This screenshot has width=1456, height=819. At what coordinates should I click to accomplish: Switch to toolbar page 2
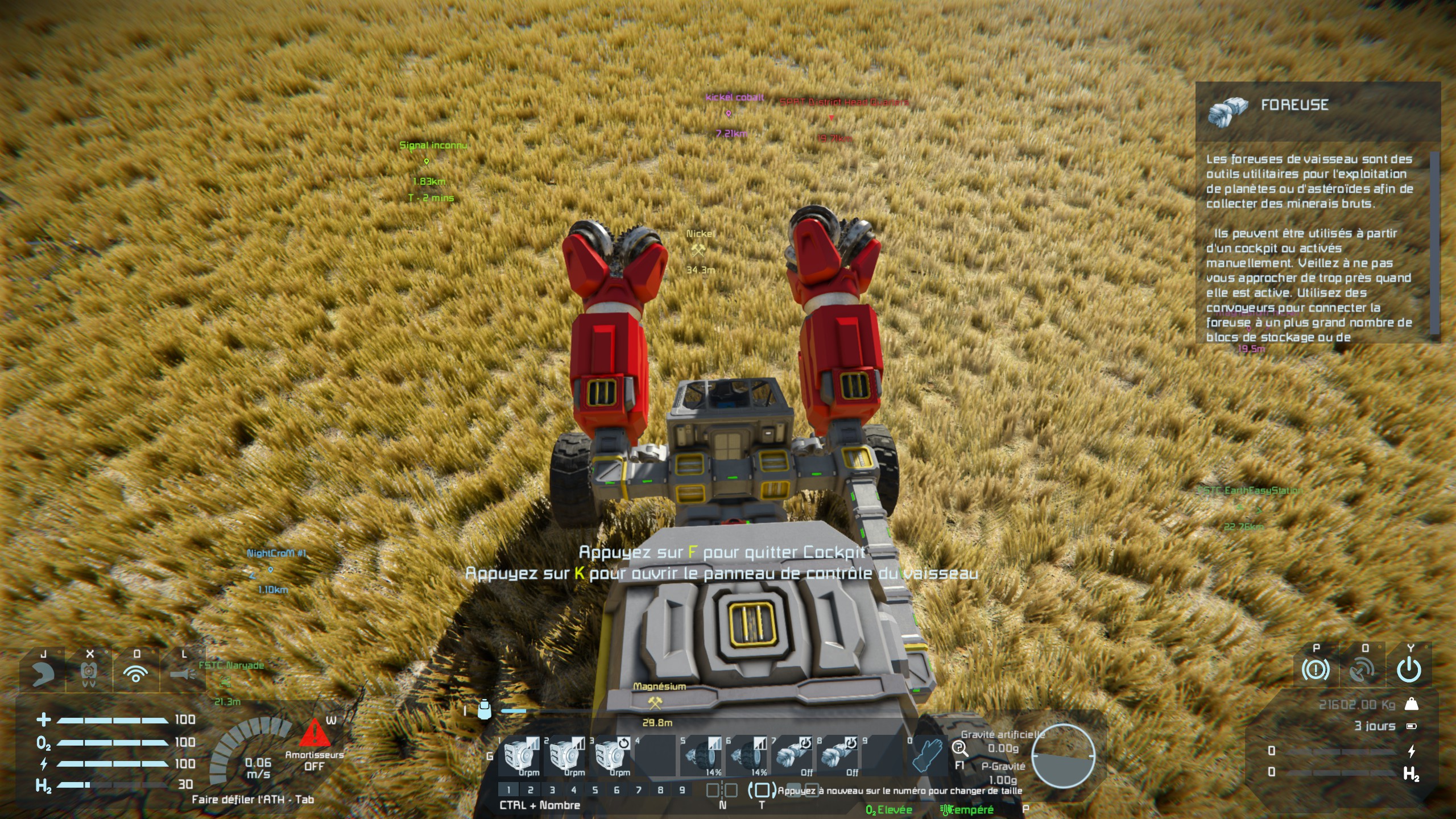pyautogui.click(x=530, y=790)
